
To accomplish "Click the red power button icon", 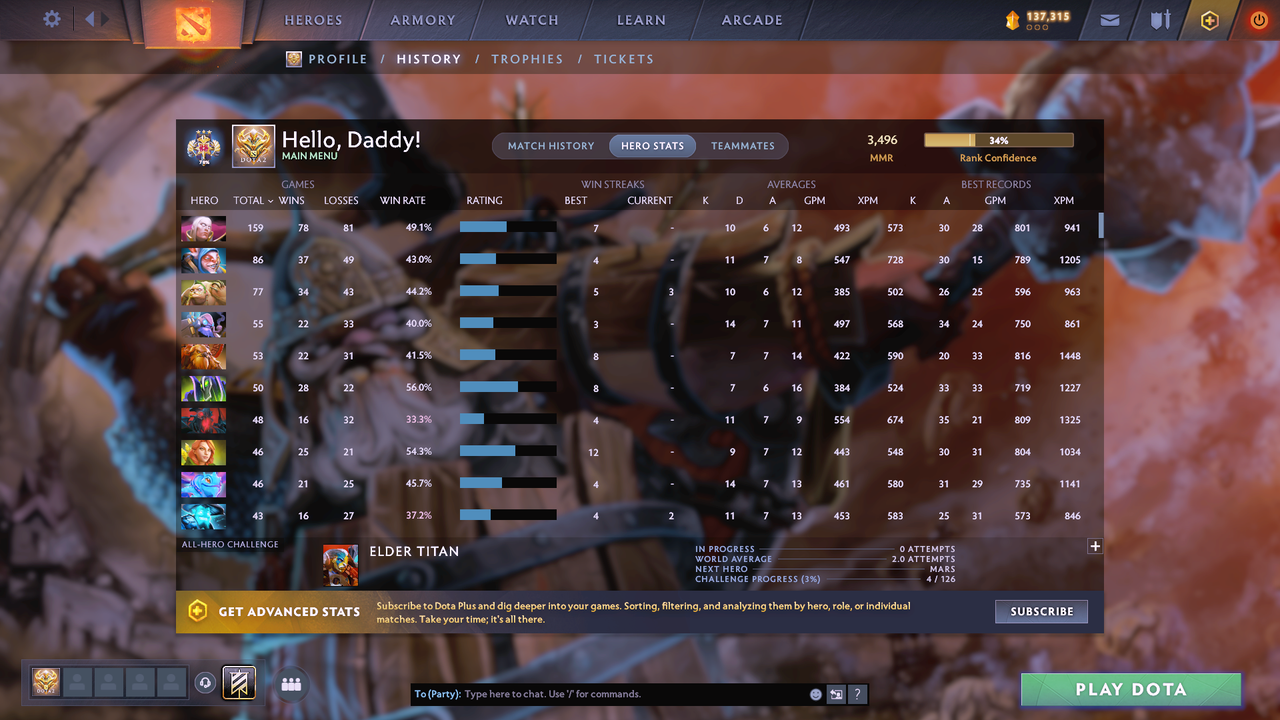I will (x=1258, y=19).
